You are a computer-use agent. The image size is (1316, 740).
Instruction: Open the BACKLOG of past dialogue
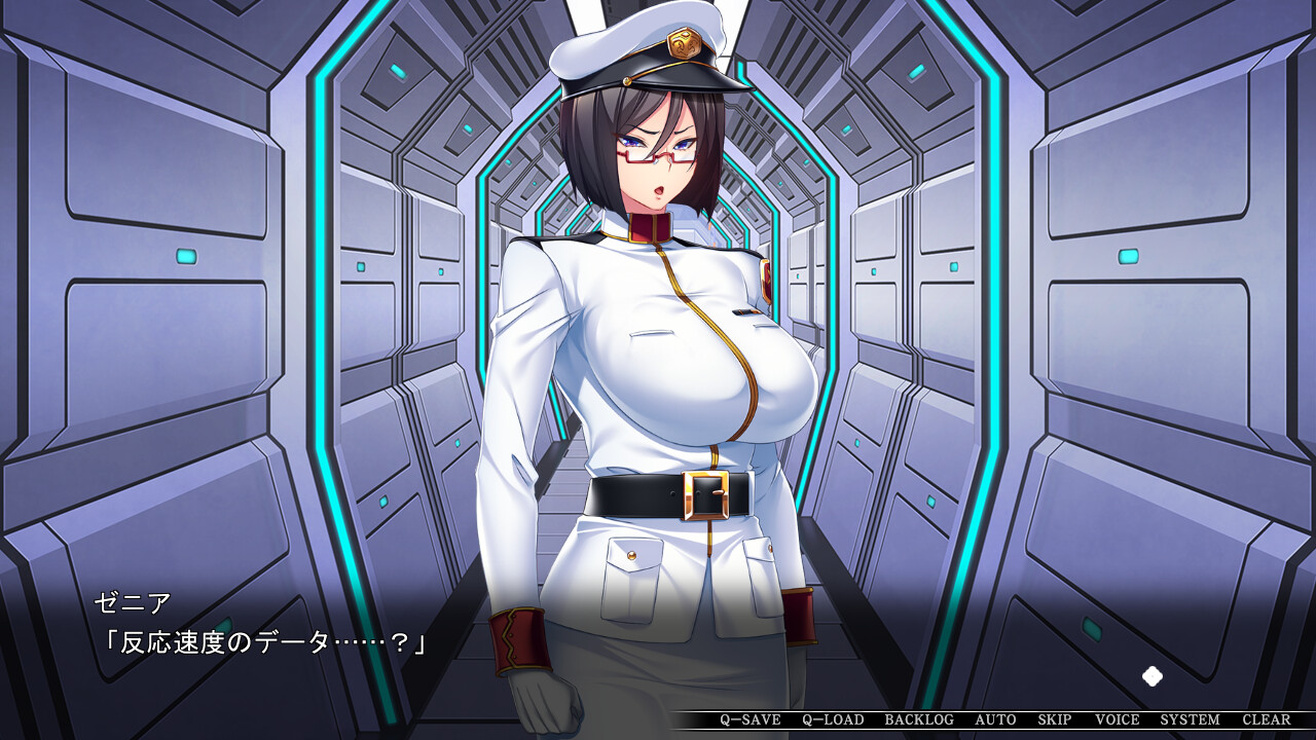(x=919, y=720)
